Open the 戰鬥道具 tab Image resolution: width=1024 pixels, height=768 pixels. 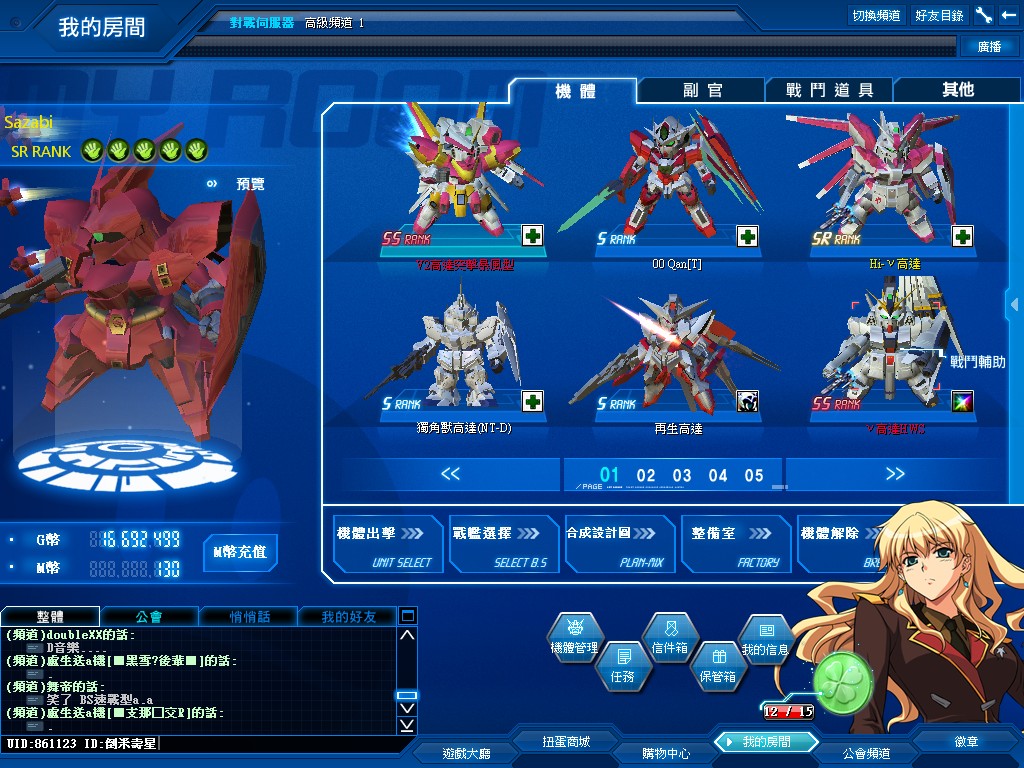[x=829, y=90]
